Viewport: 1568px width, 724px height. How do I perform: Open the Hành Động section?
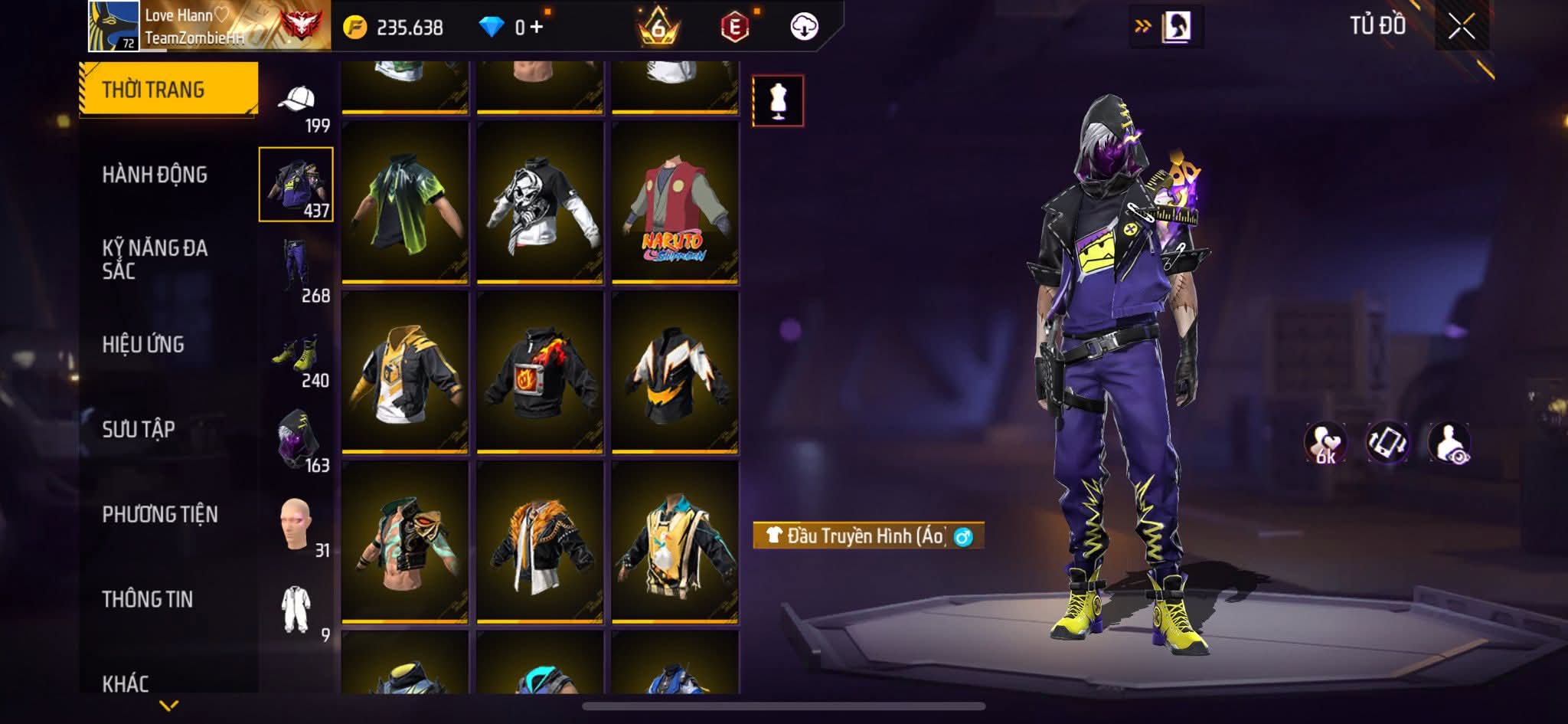(x=155, y=175)
